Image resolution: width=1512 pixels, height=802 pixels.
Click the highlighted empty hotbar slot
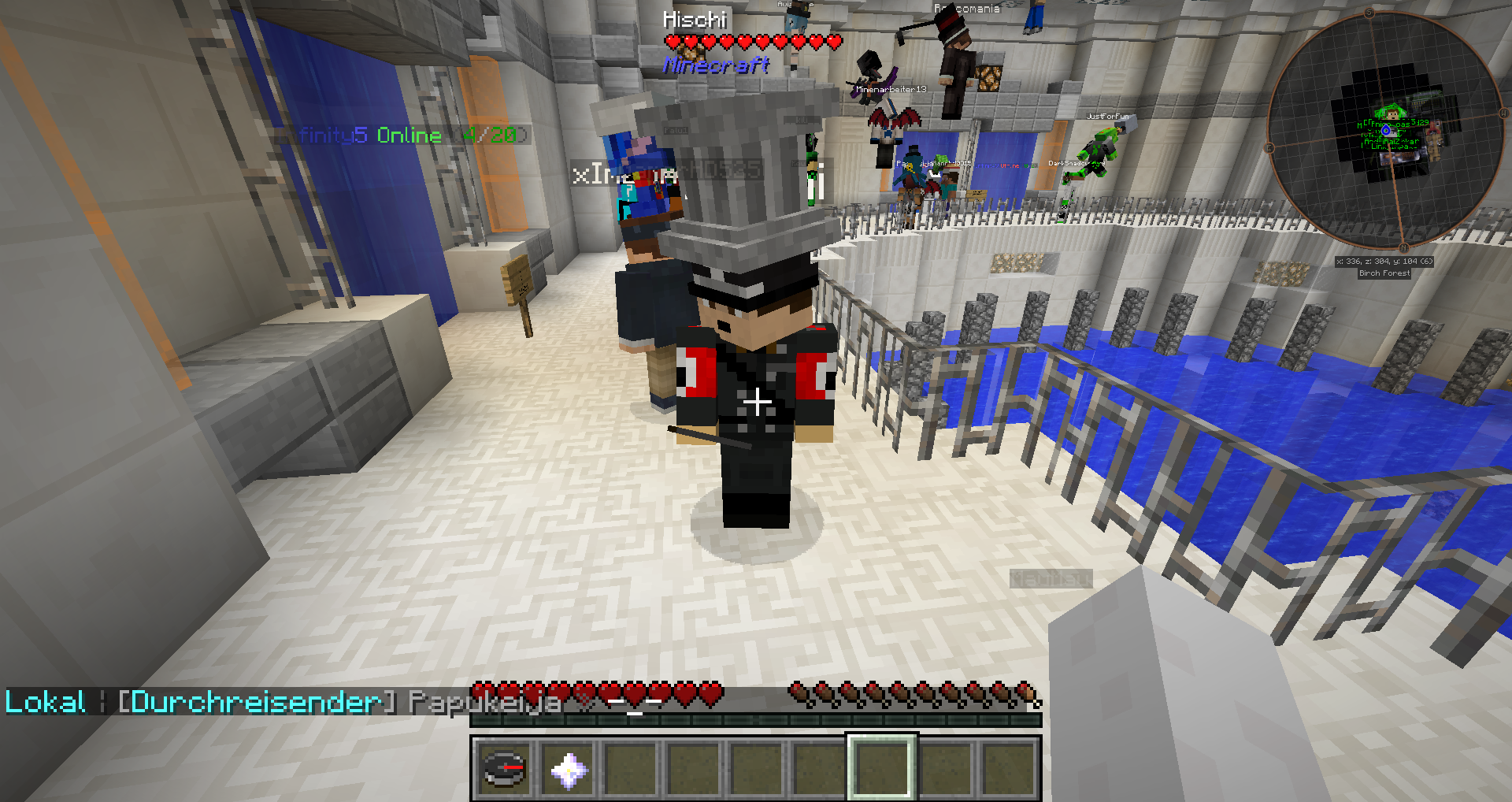click(x=882, y=769)
